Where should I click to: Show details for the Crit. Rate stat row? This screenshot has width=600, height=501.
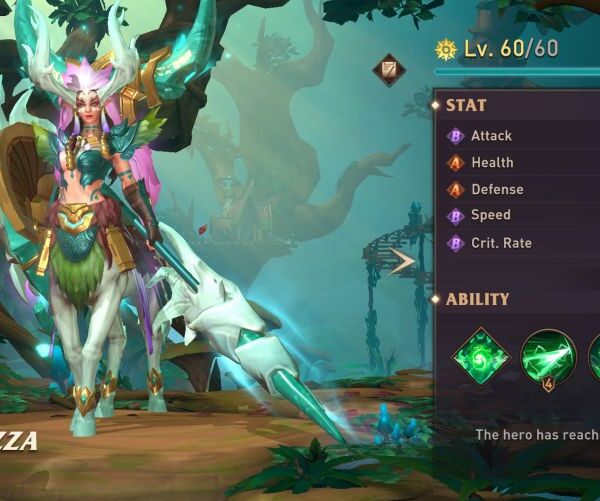tap(501, 243)
